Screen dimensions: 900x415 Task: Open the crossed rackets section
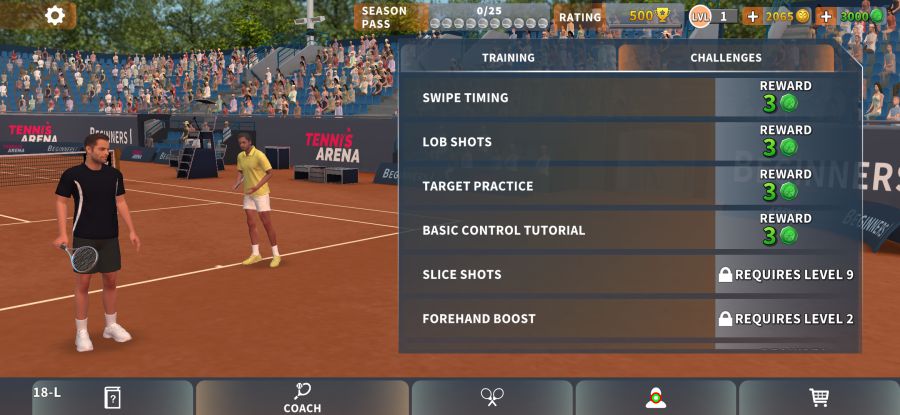point(492,397)
